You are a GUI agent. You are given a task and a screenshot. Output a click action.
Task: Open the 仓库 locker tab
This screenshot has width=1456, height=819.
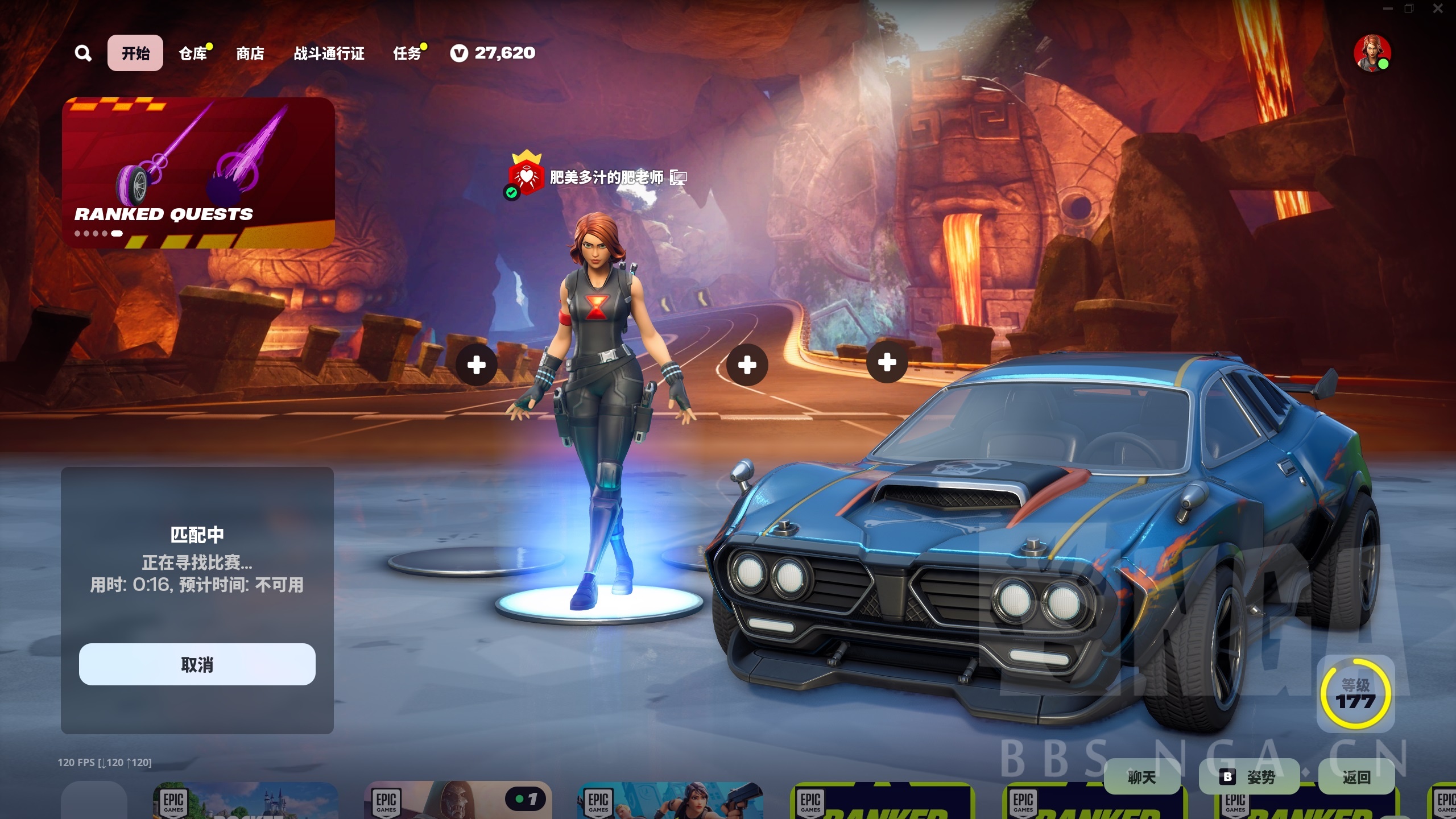pos(193,53)
